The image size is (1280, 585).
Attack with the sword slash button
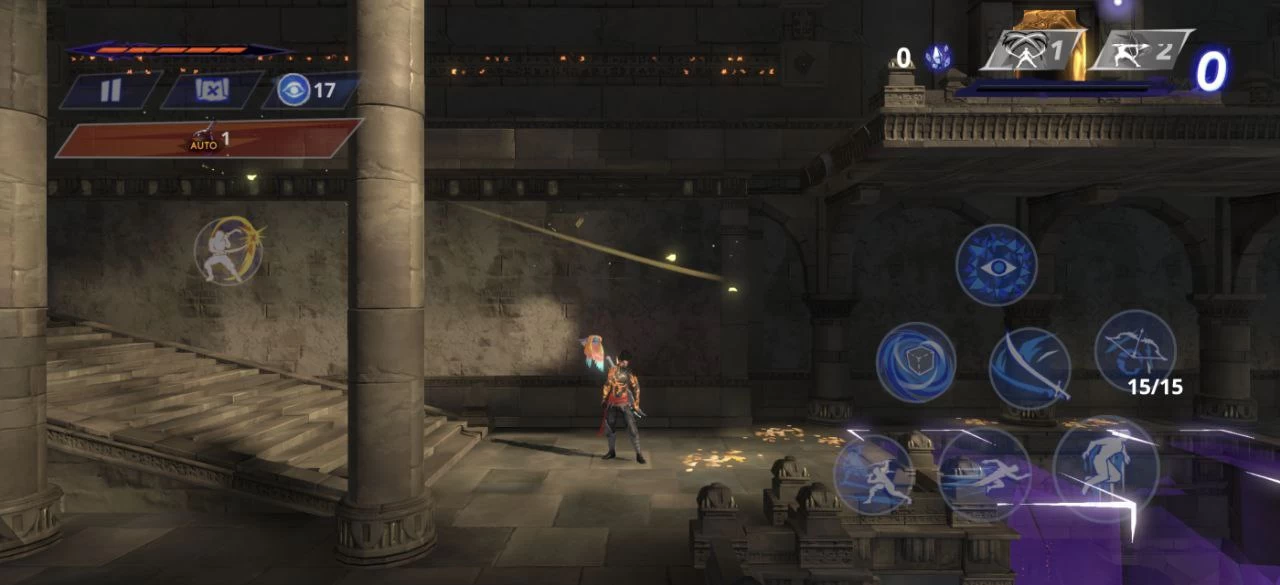tap(1030, 368)
